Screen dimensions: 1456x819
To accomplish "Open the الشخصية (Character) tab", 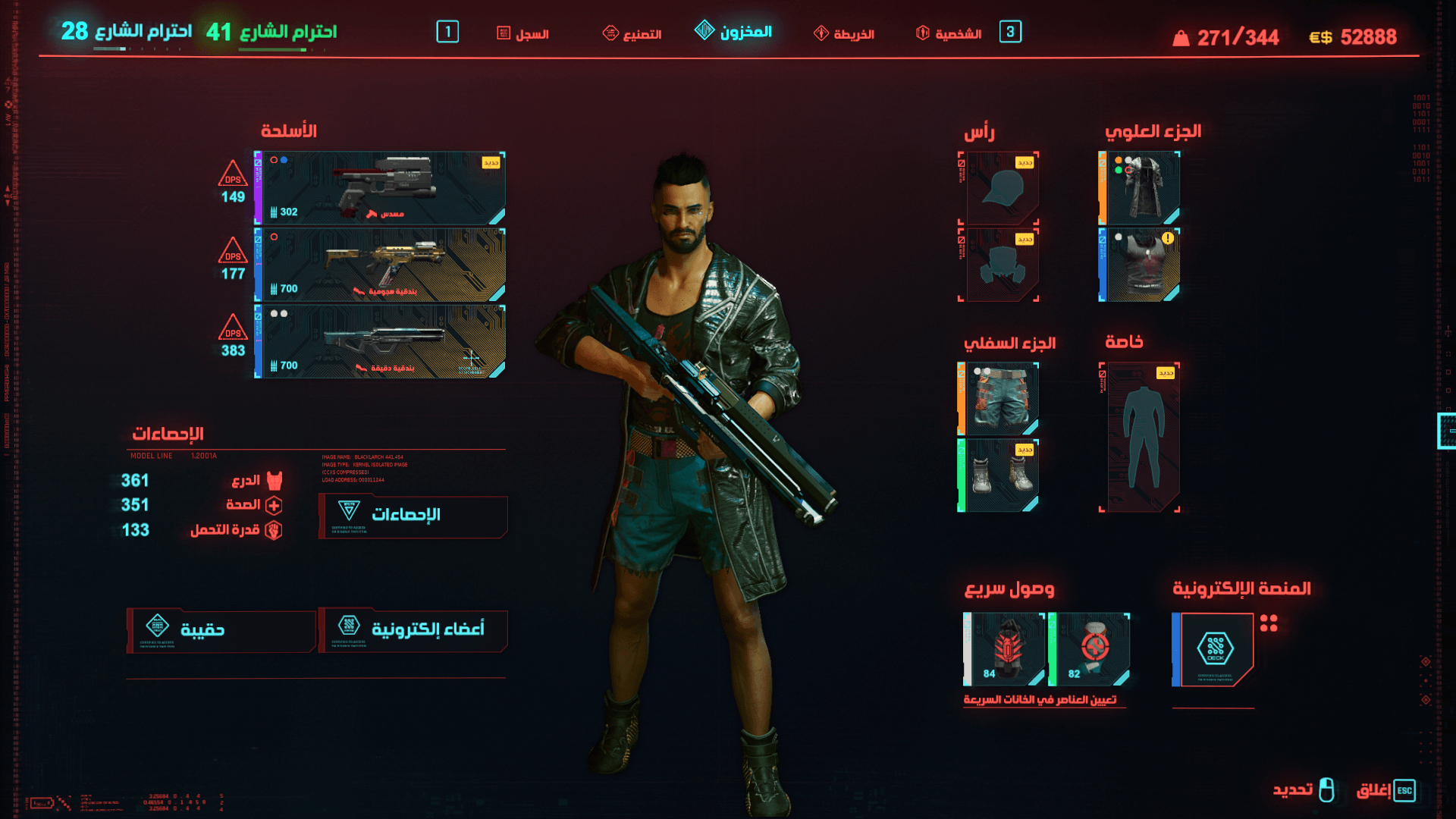I will click(949, 33).
